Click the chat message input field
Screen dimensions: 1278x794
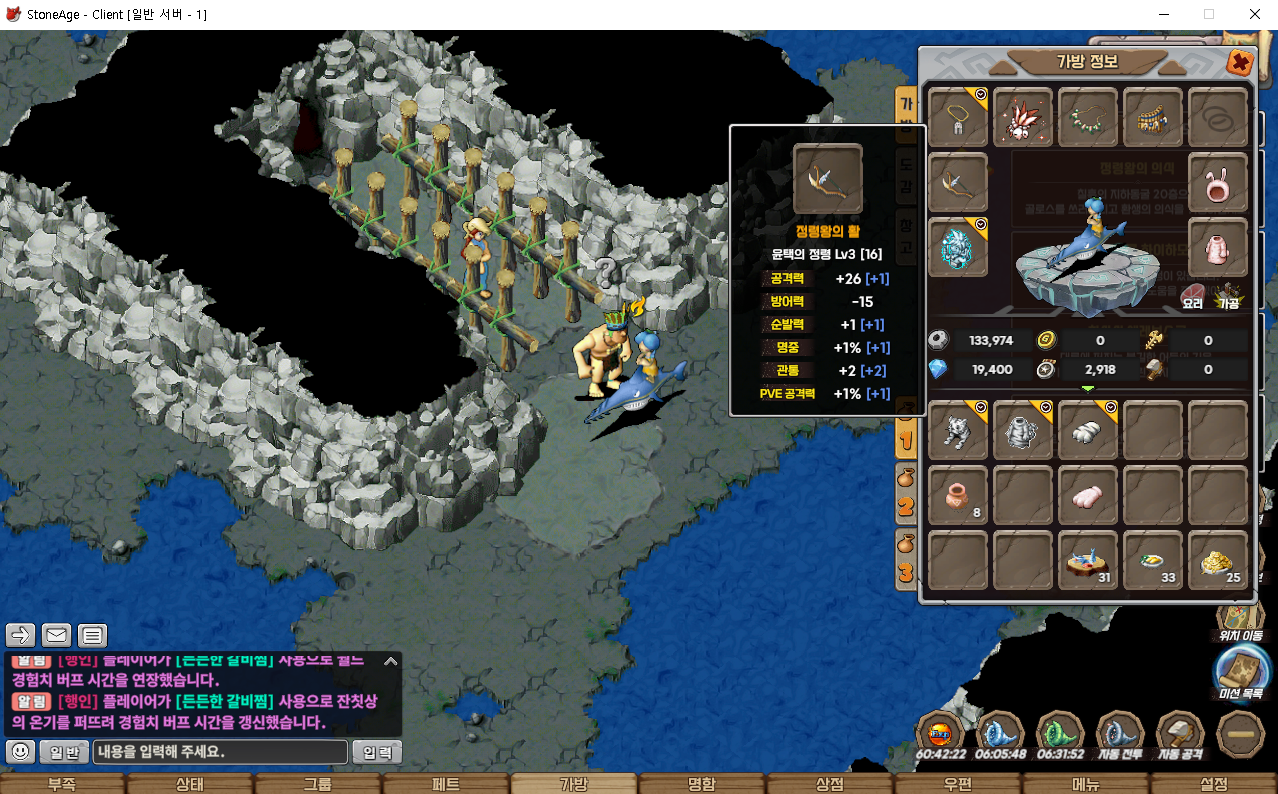tap(220, 752)
